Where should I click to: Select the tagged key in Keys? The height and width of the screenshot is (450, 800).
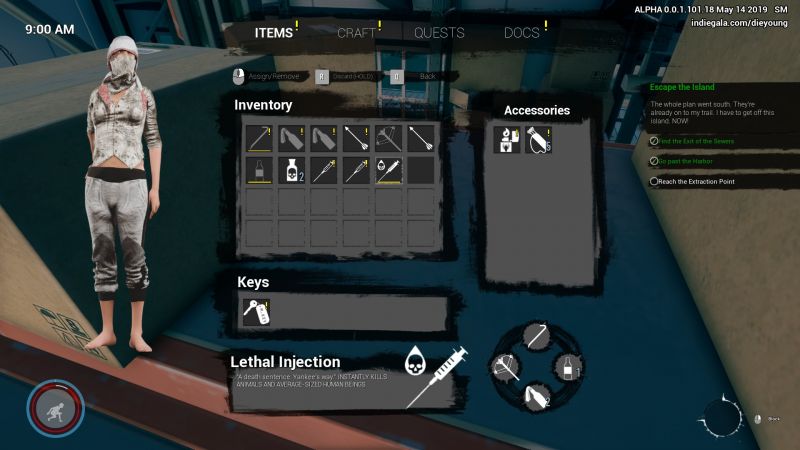tap(255, 313)
